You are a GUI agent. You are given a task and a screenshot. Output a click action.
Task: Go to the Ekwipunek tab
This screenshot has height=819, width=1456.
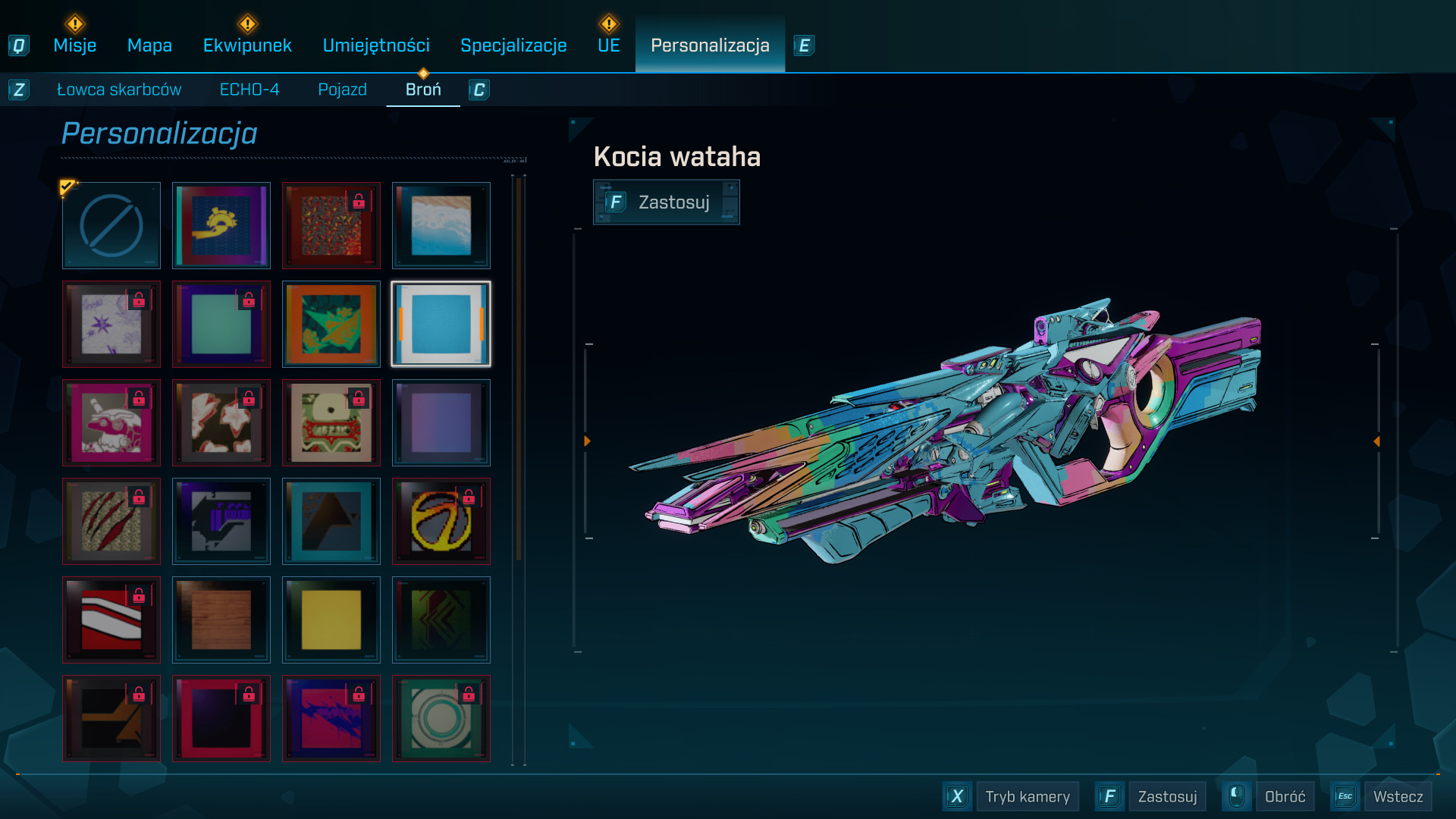coord(247,45)
